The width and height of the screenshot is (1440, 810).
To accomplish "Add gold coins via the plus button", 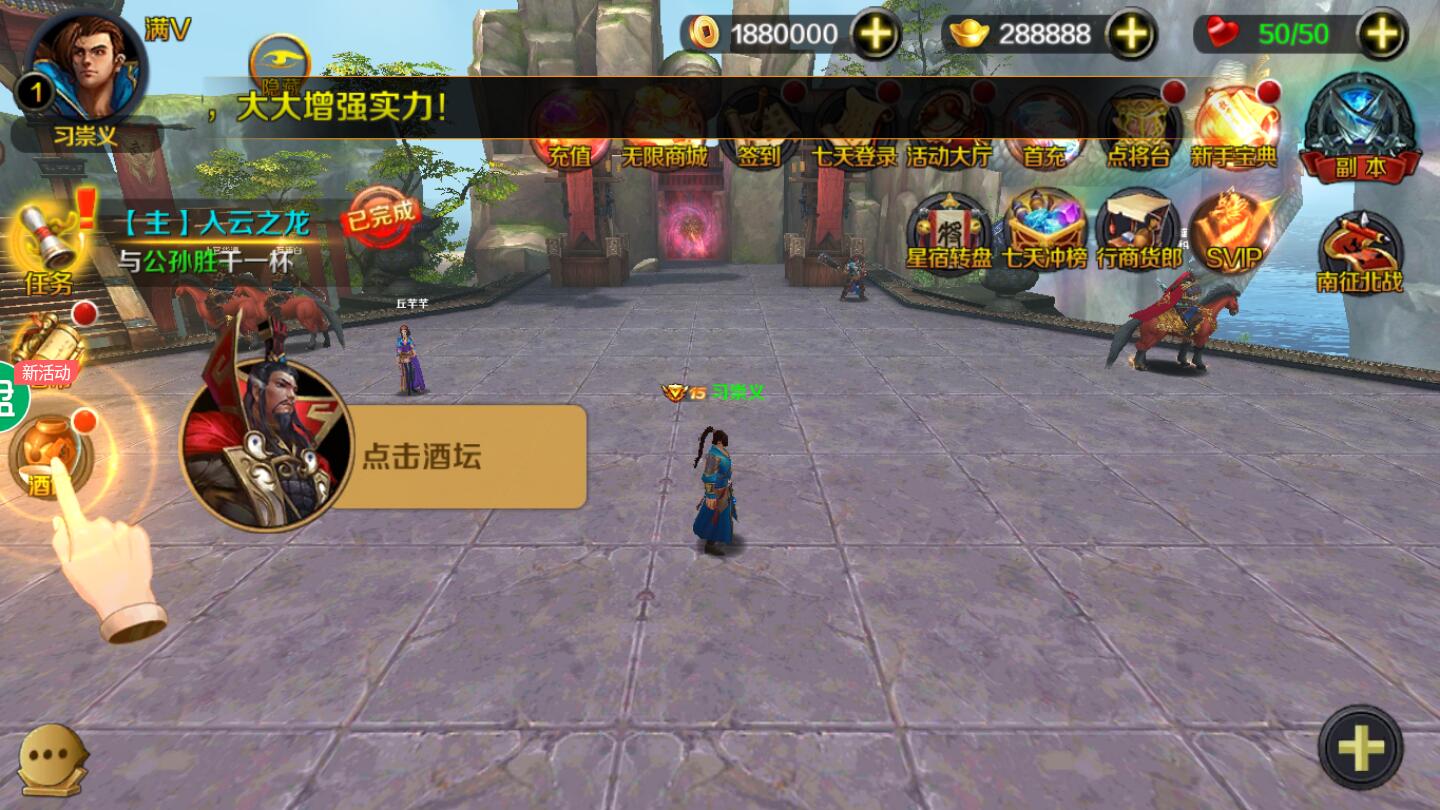I will [875, 33].
